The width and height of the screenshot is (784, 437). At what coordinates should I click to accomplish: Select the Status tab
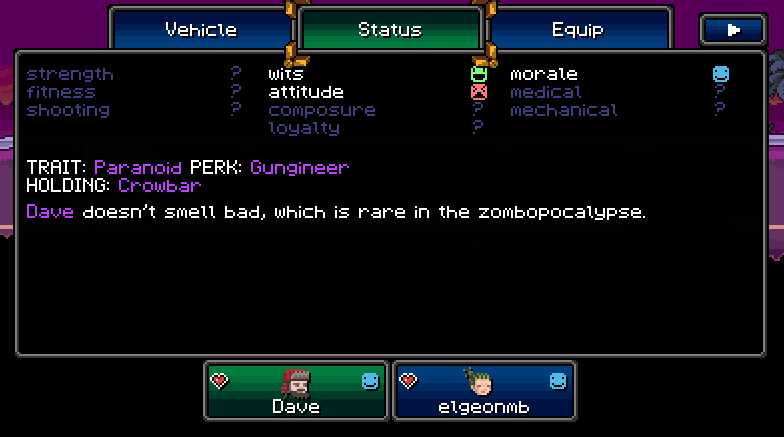pos(390,30)
